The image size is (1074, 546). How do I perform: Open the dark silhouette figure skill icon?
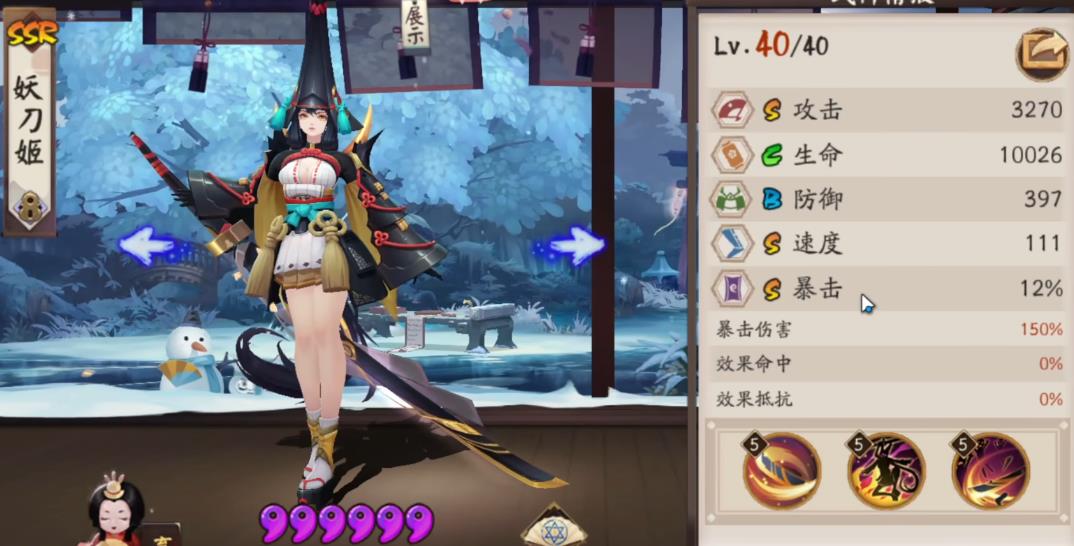[886, 471]
